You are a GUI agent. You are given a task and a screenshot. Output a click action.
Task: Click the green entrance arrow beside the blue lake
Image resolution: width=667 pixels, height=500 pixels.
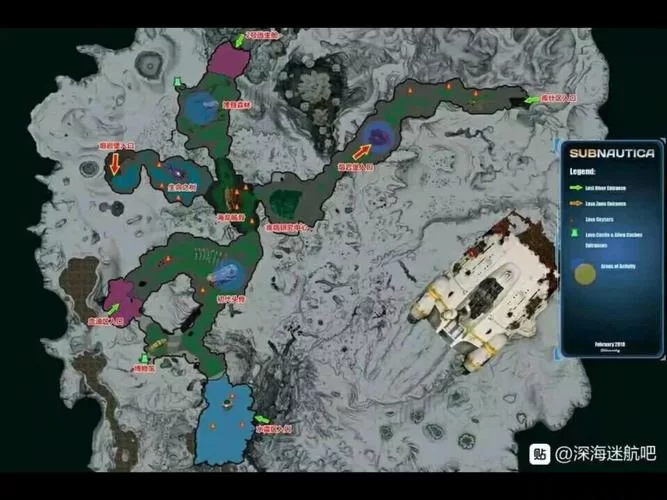click(262, 418)
